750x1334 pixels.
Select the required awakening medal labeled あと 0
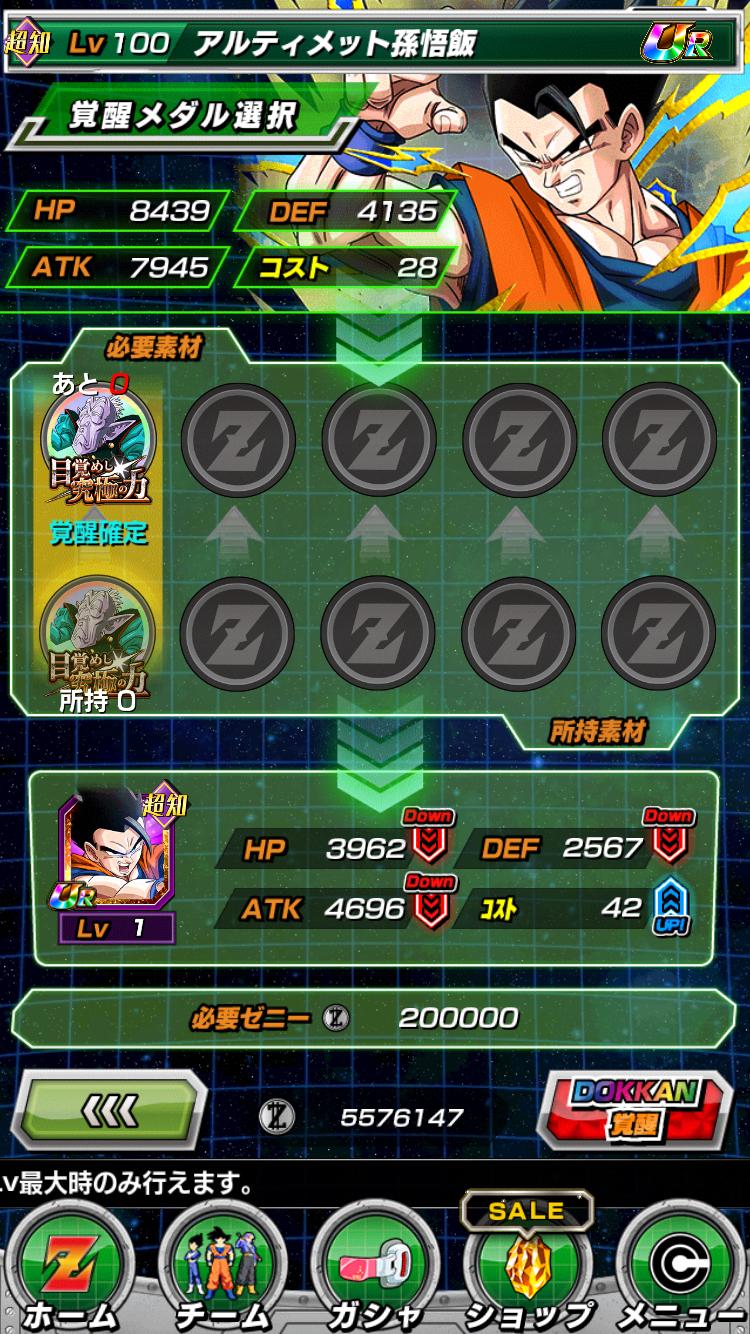click(x=98, y=440)
